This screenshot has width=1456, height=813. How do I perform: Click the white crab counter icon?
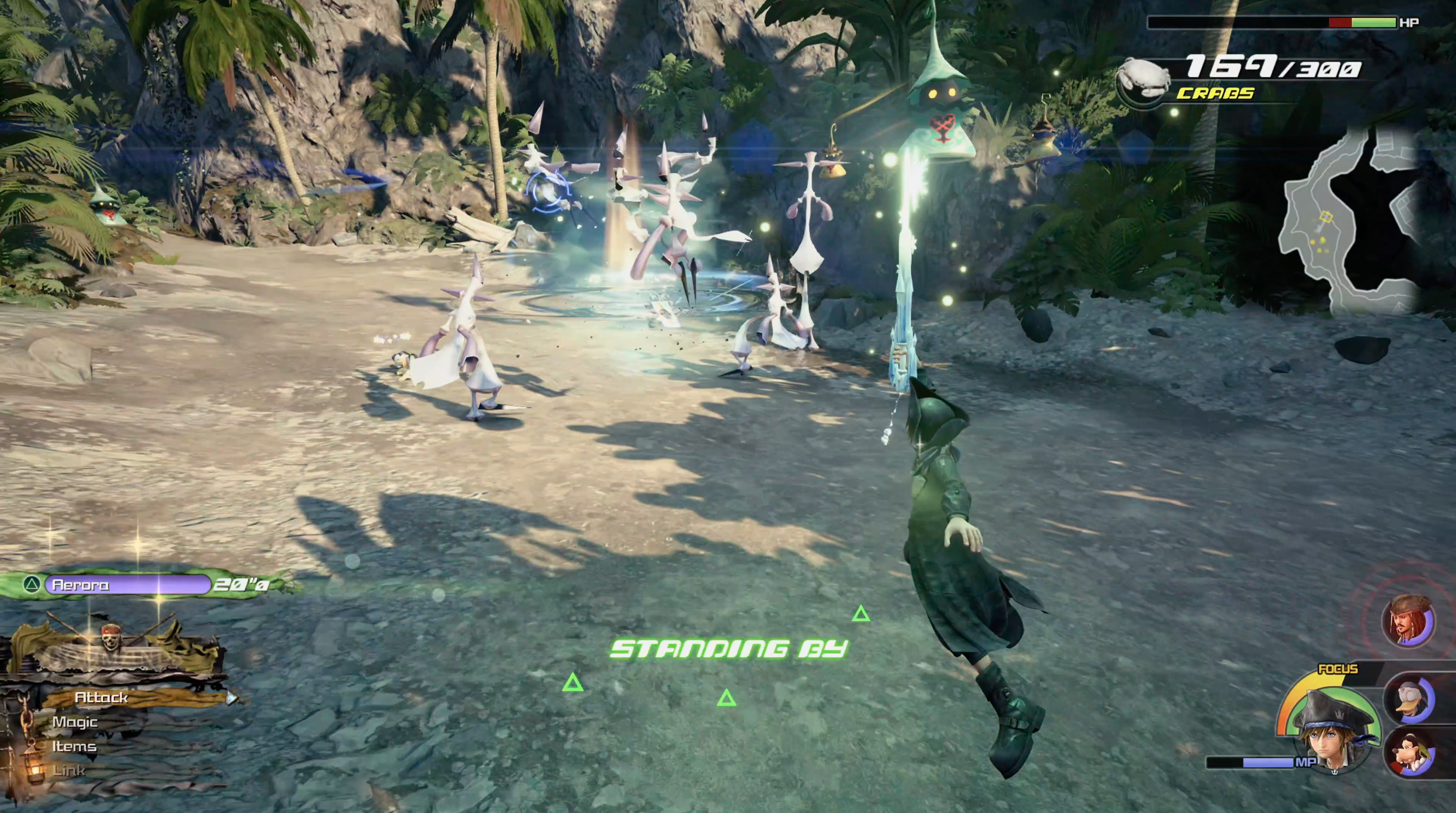click(1143, 80)
